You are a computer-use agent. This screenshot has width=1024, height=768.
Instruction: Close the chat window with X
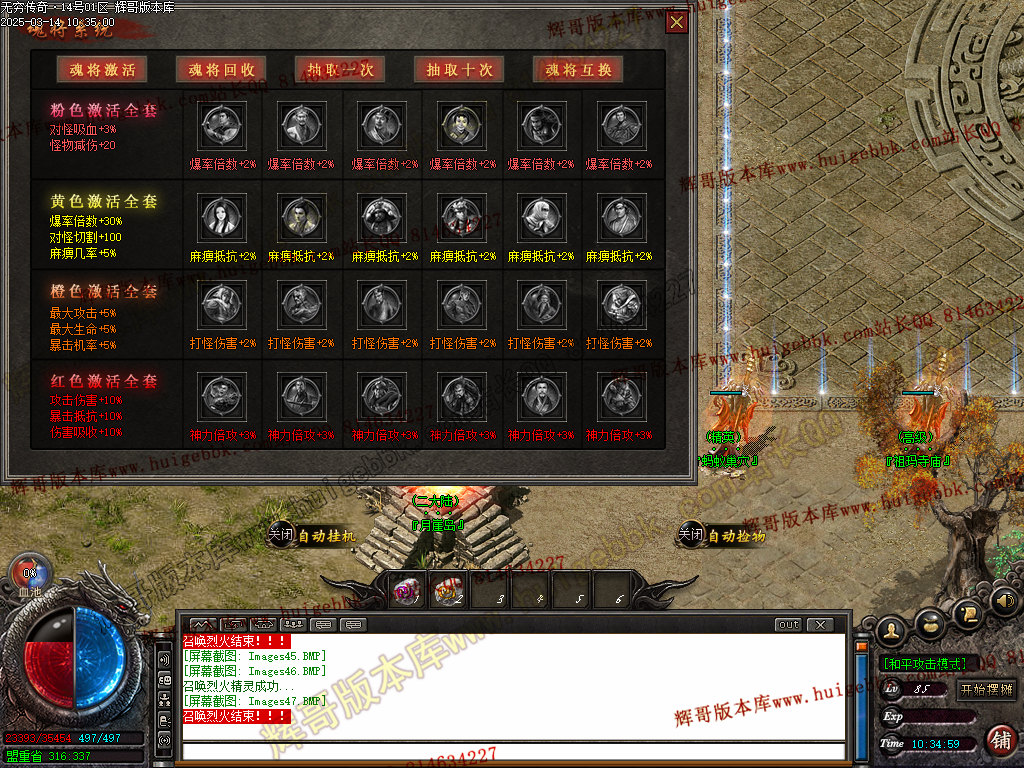coord(819,625)
